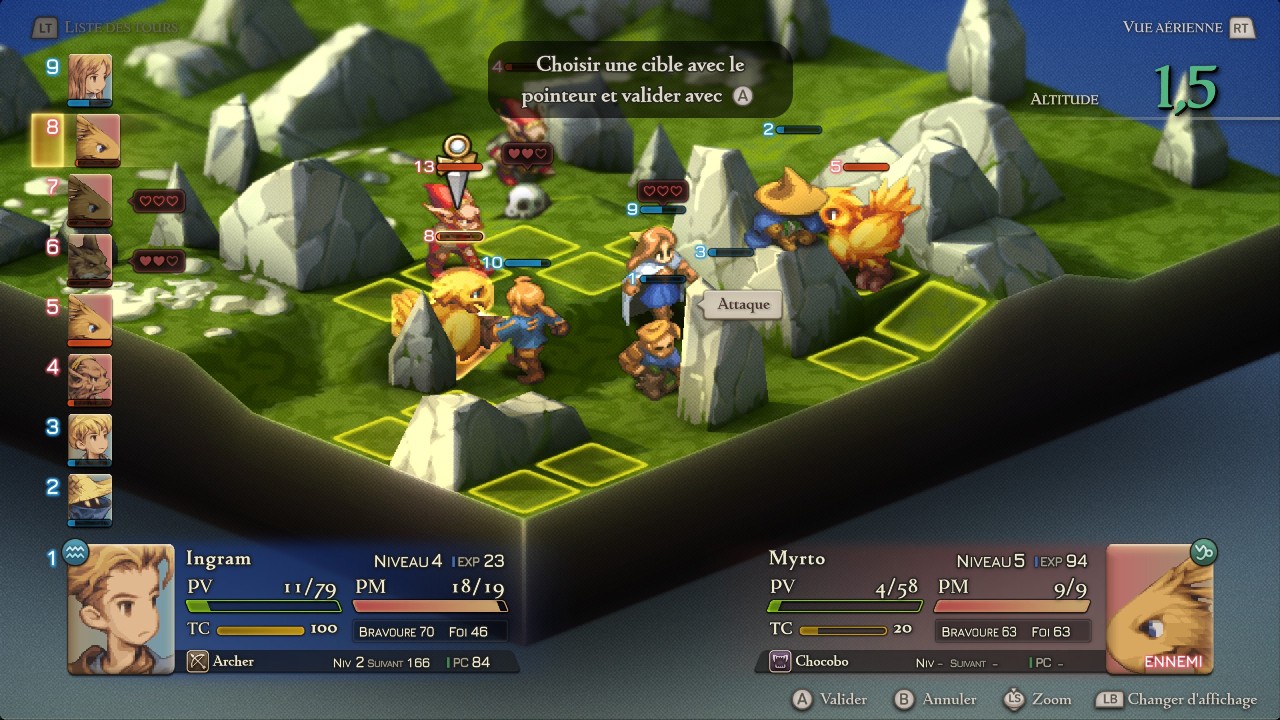The width and height of the screenshot is (1280, 720).
Task: Click turn 5 chocobo portrait in turn list
Action: [90, 320]
